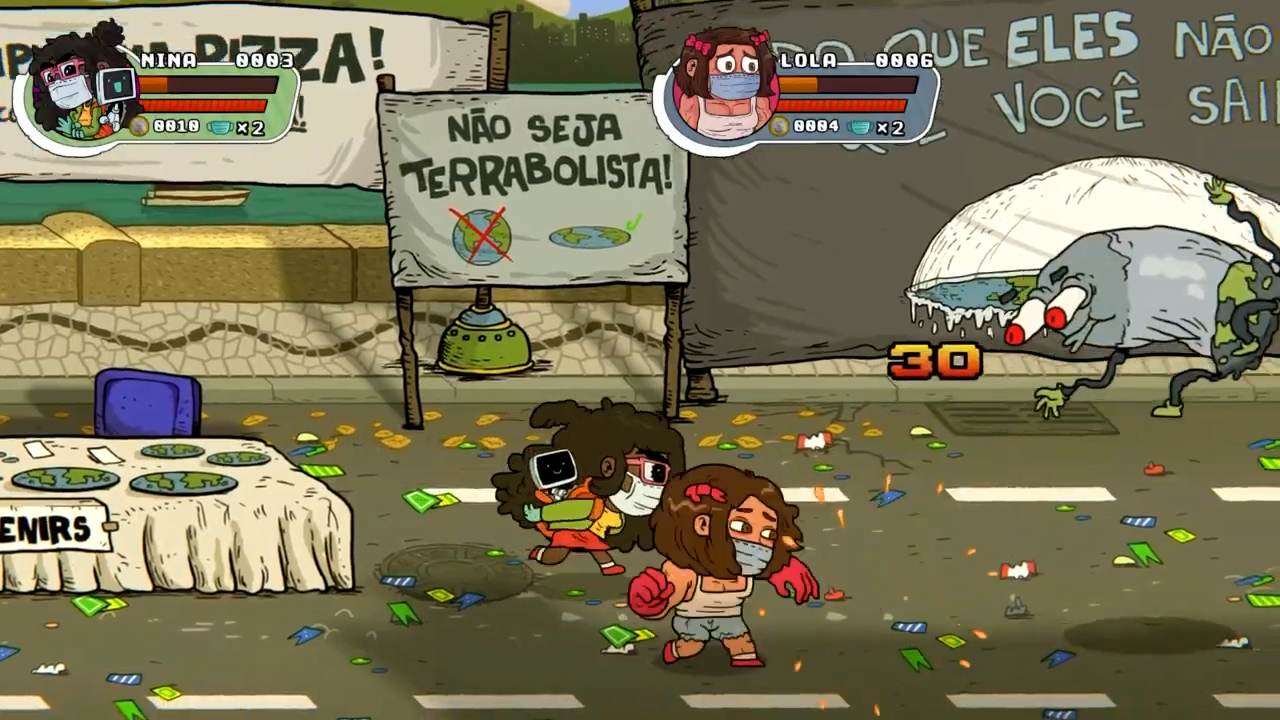This screenshot has width=1280, height=720.
Task: Select the mask icon next to Lola's x2 counter
Action: click(861, 129)
